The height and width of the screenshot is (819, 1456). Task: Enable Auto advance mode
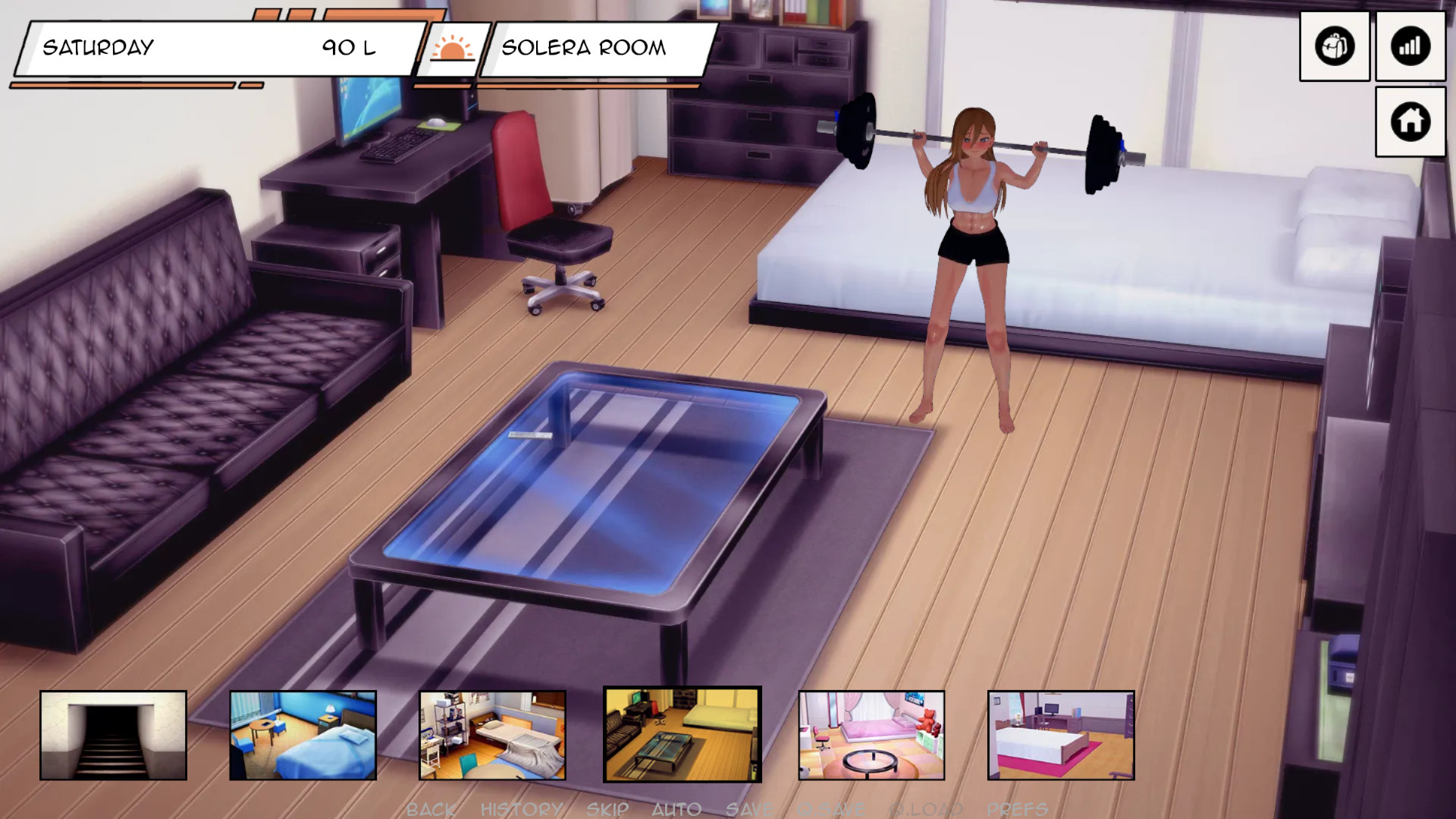(x=676, y=809)
